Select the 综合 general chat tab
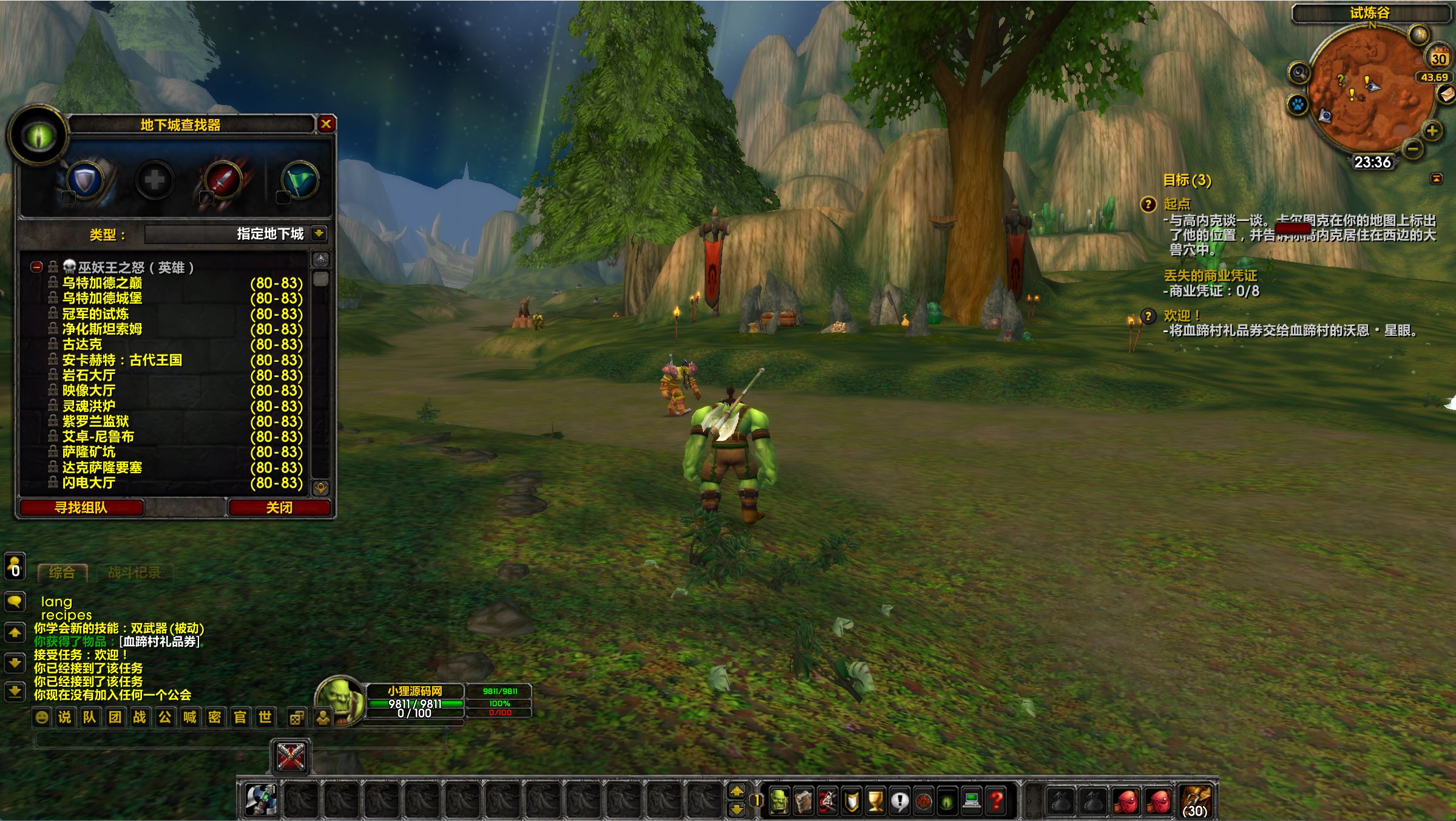The height and width of the screenshot is (821, 1456). (62, 573)
